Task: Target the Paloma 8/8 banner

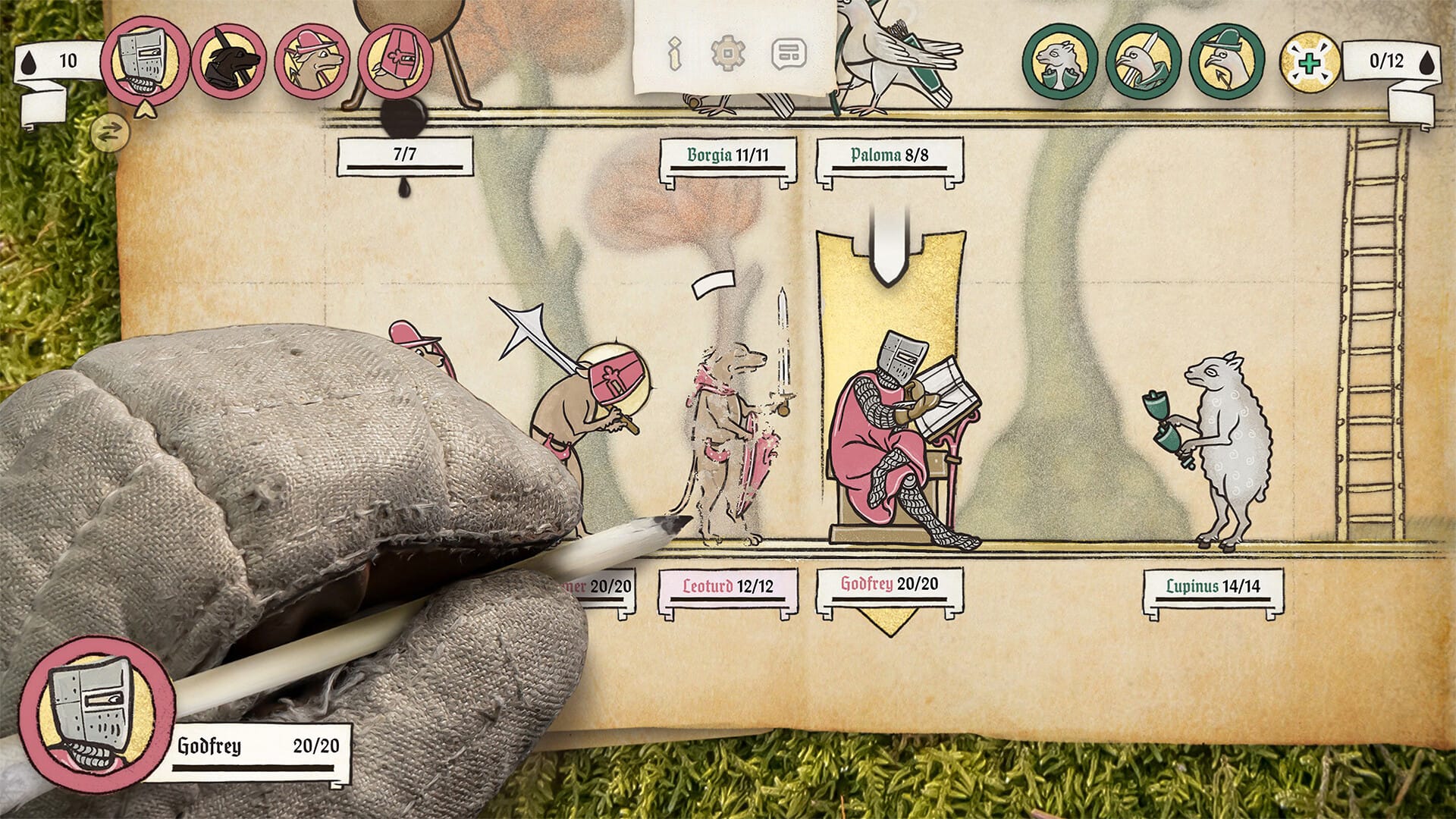Action: 889,155
